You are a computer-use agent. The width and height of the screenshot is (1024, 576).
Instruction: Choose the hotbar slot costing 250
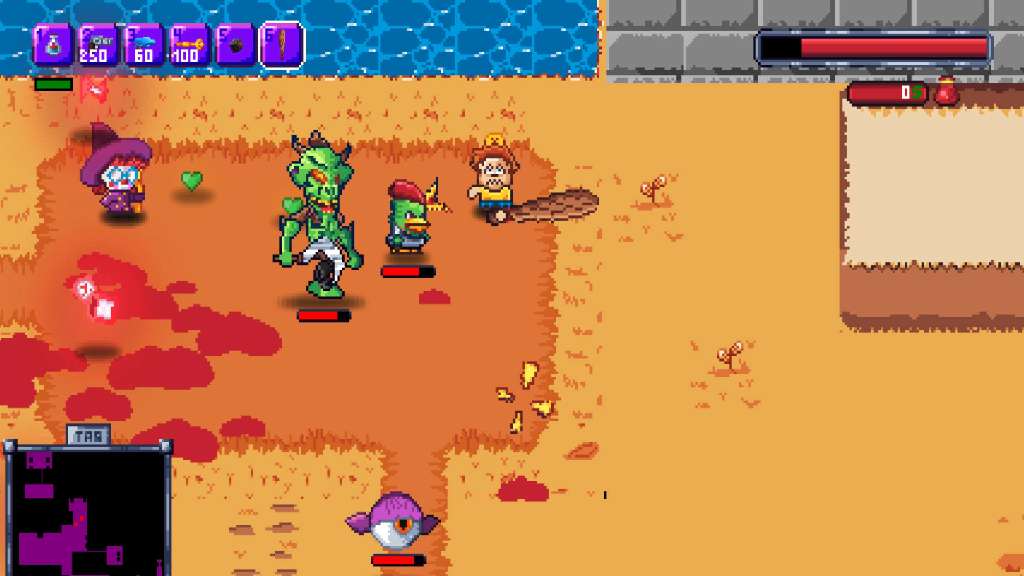(x=98, y=46)
